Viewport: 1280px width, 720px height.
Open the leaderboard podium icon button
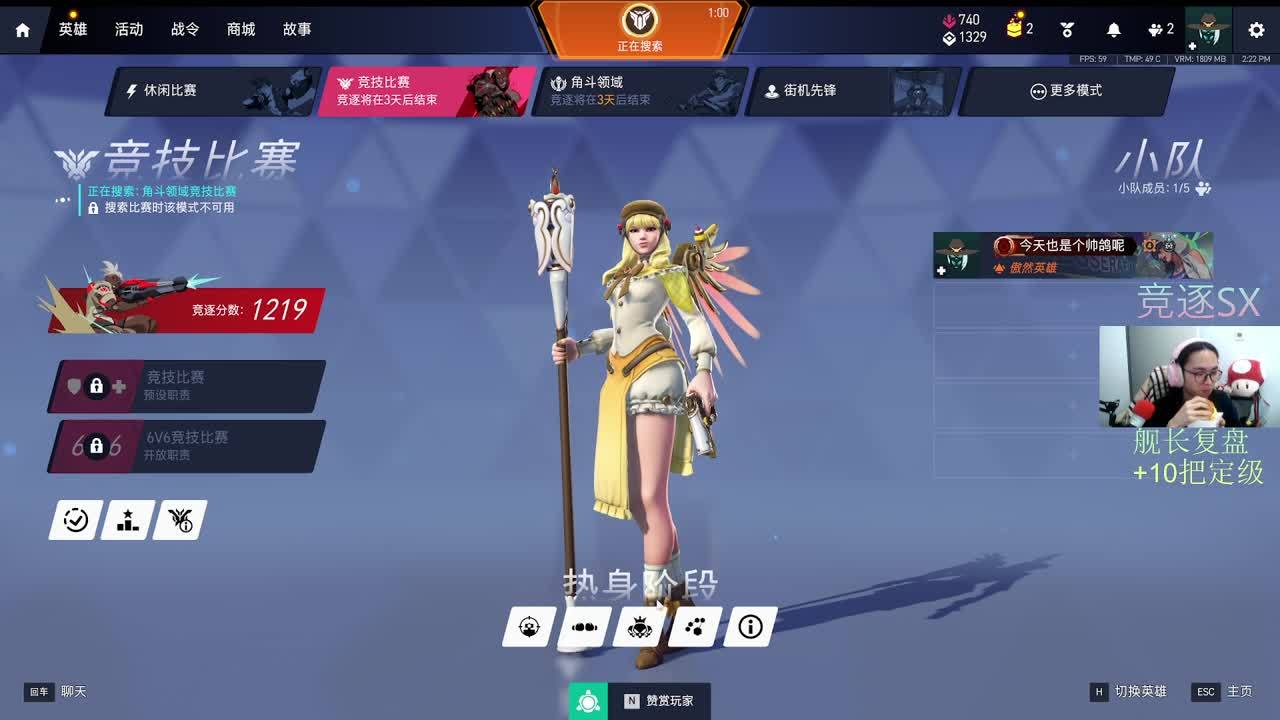point(128,520)
